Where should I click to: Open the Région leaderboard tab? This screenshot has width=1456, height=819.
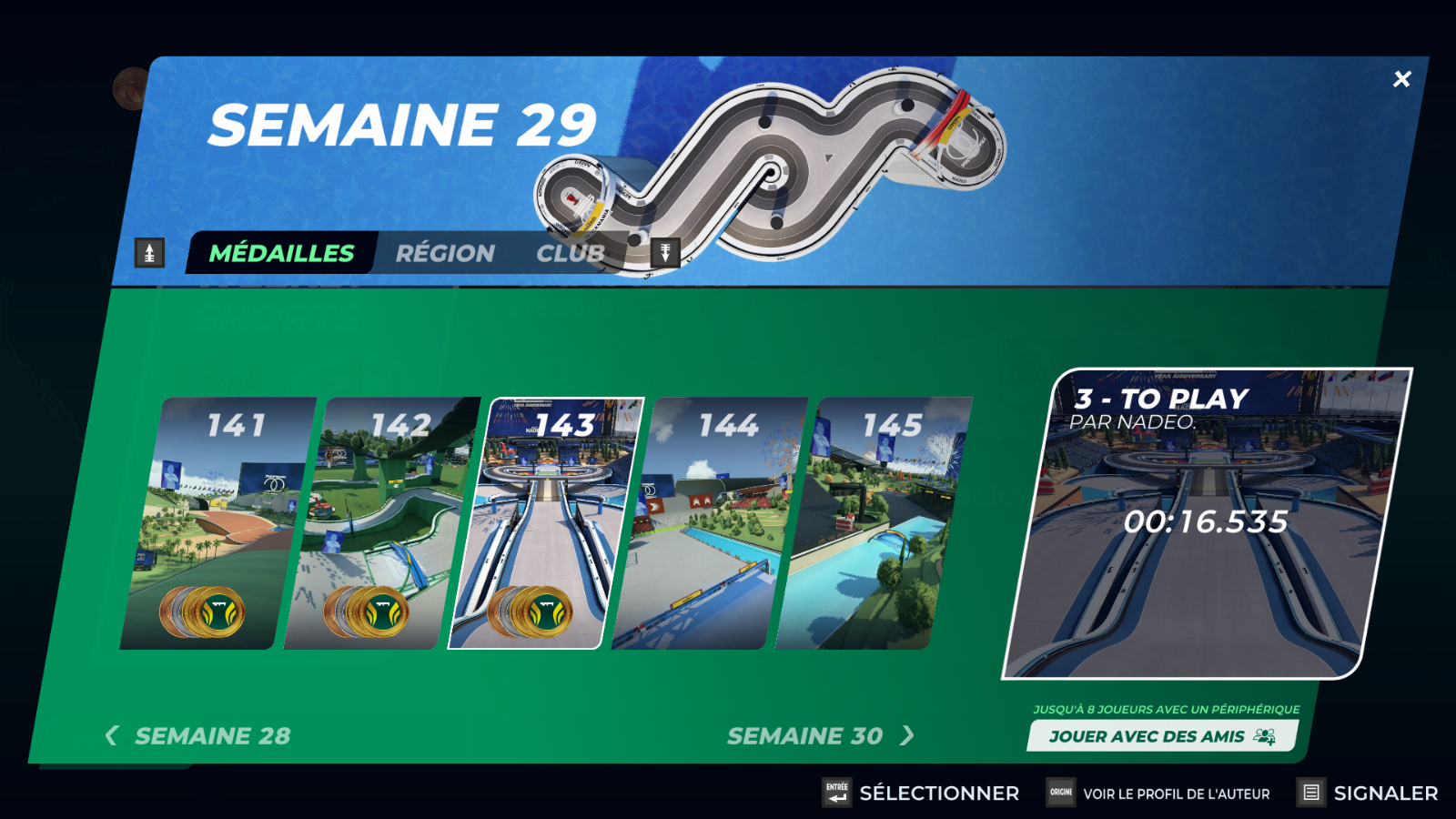445,253
